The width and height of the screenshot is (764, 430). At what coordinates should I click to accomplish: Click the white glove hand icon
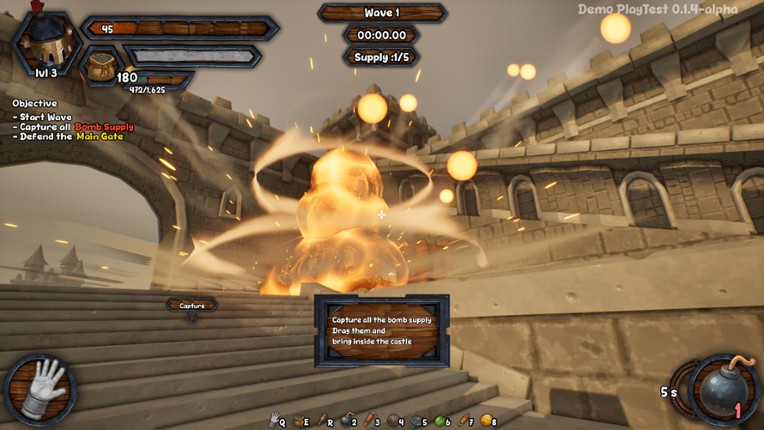pyautogui.click(x=43, y=387)
